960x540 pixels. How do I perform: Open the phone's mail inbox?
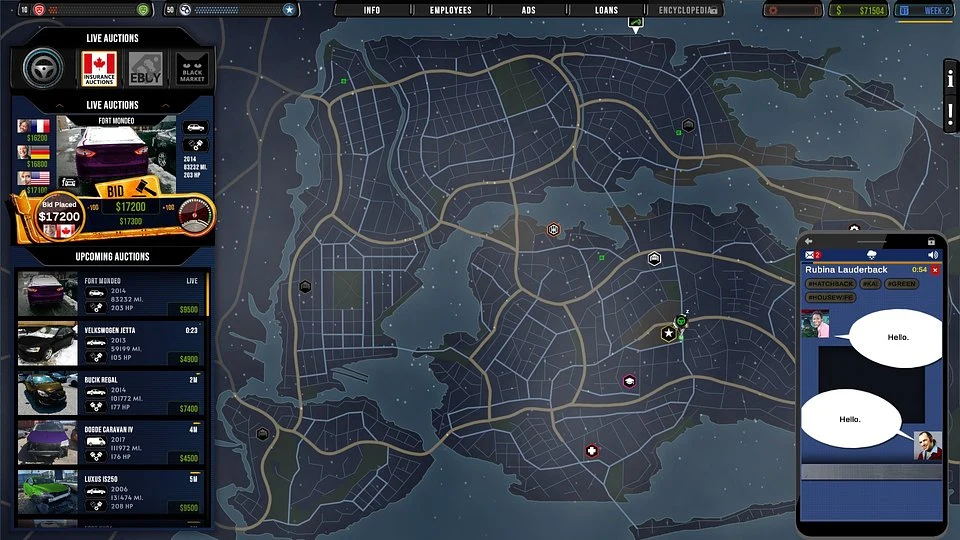(x=811, y=256)
